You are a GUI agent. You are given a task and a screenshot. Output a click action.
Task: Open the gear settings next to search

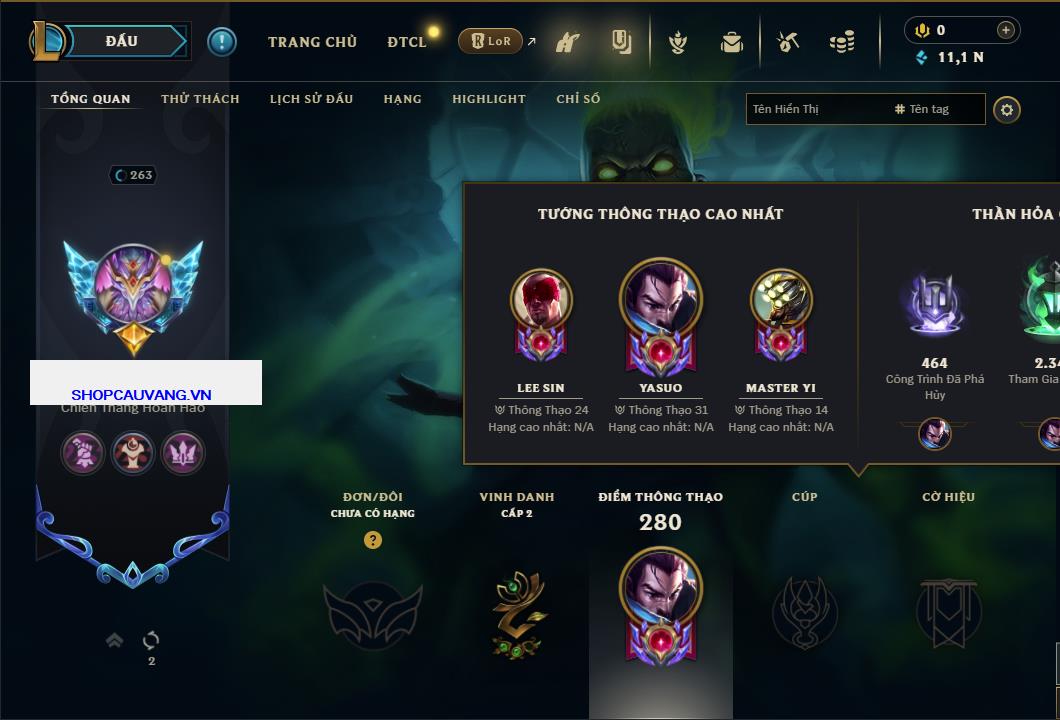(1007, 109)
